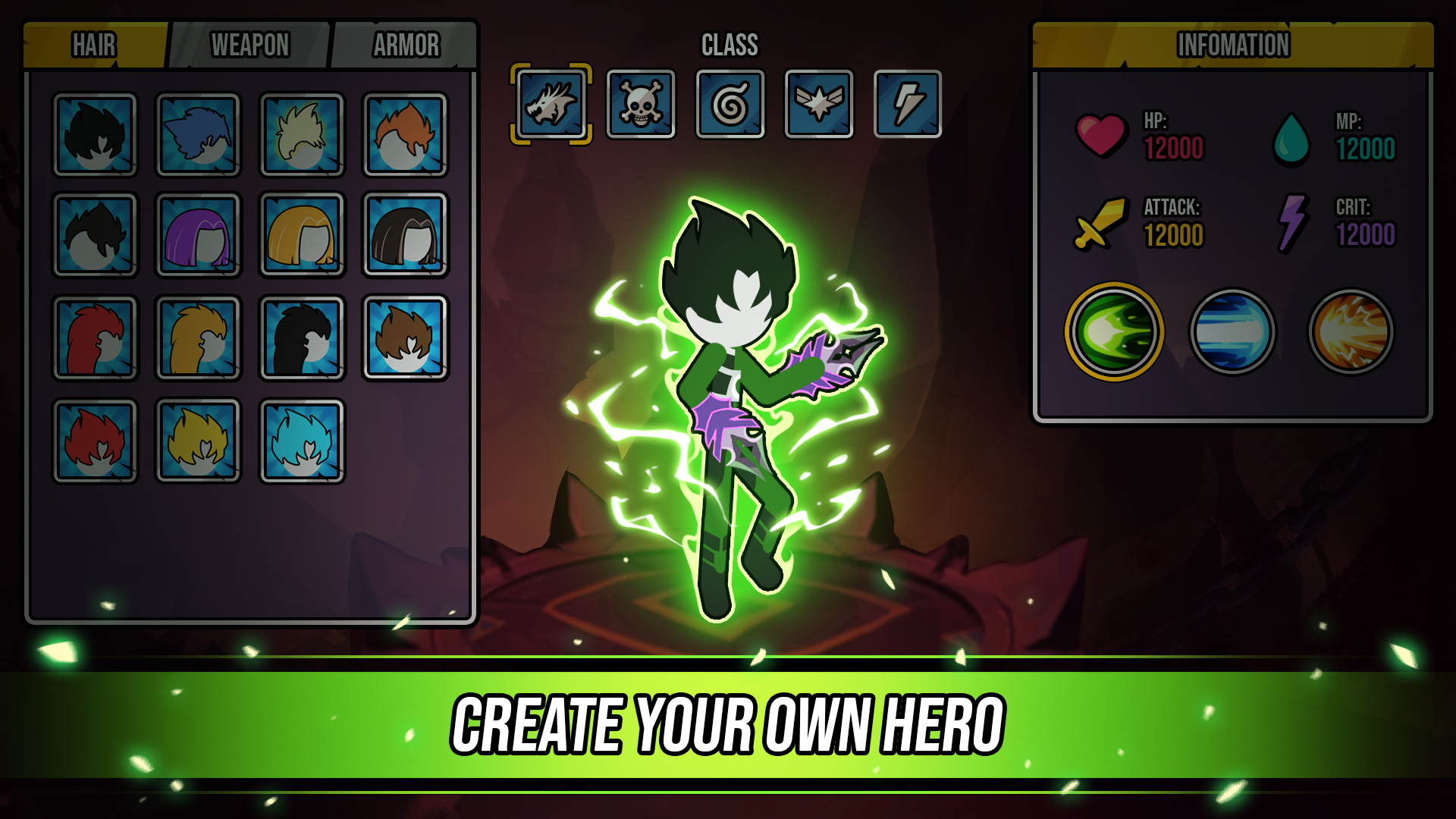Select the winged badge class icon
Screen dimensions: 1456x819
click(x=818, y=104)
